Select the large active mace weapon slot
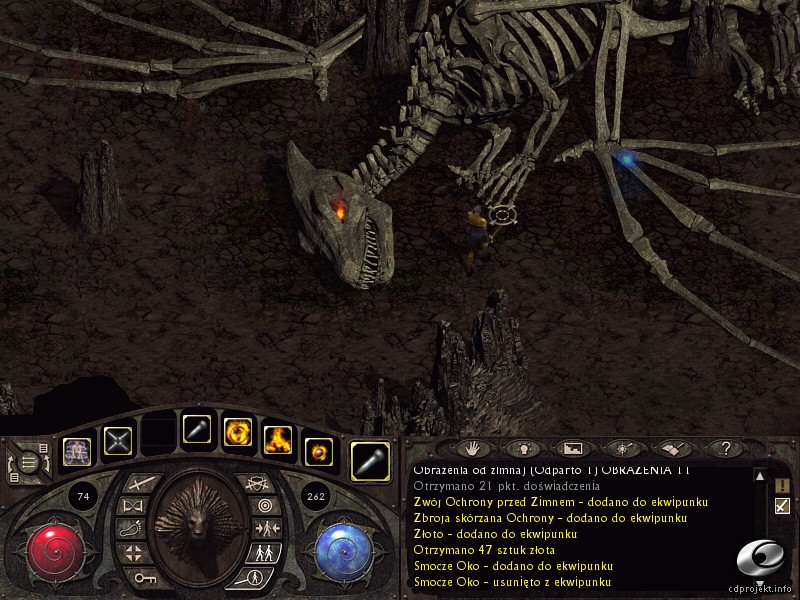Image resolution: width=800 pixels, height=600 pixels. (x=371, y=458)
